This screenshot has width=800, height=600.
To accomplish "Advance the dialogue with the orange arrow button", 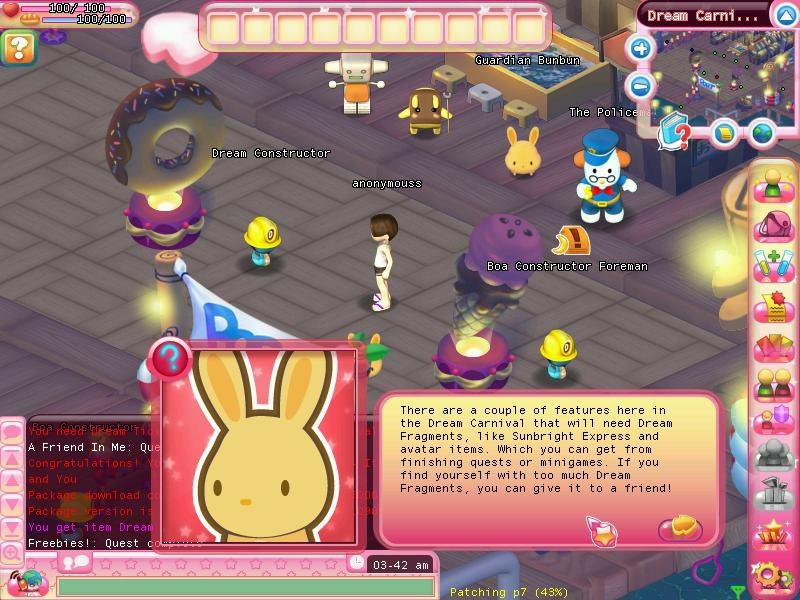I will [x=676, y=526].
